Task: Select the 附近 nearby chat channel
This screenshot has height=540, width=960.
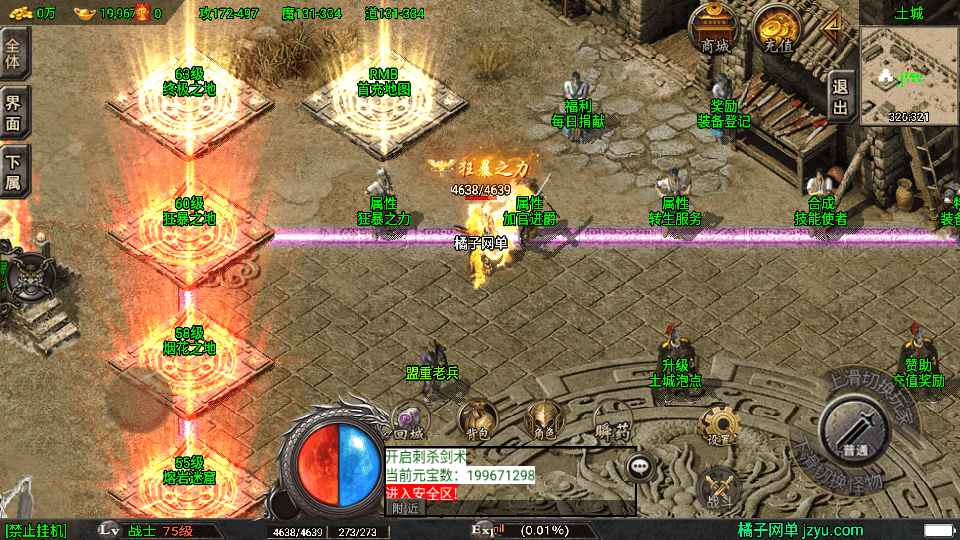Action: [405, 508]
